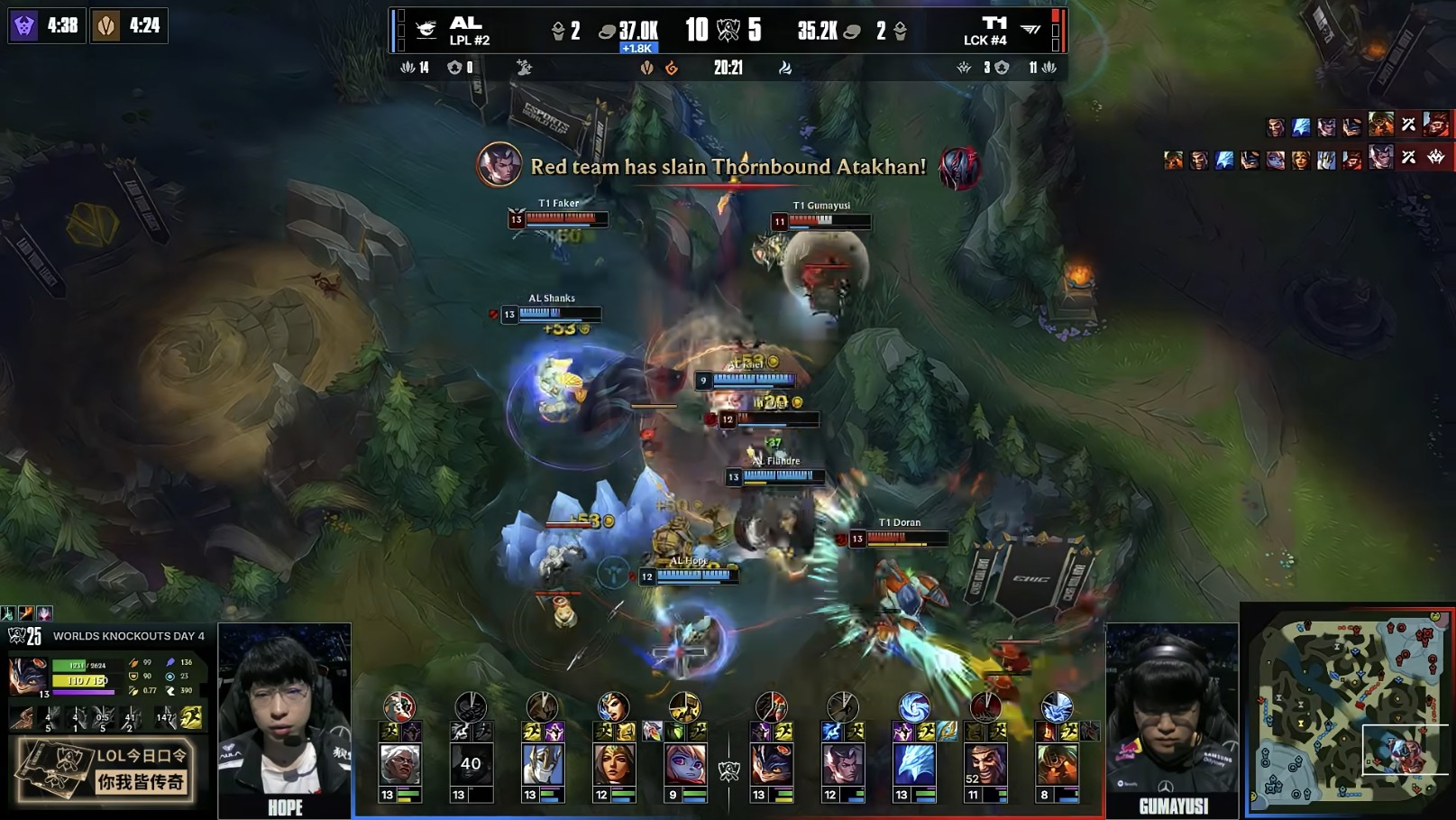This screenshot has height=820, width=1456.
Task: Select Draven's portrait in the bottom scoreboard
Action: click(x=985, y=764)
